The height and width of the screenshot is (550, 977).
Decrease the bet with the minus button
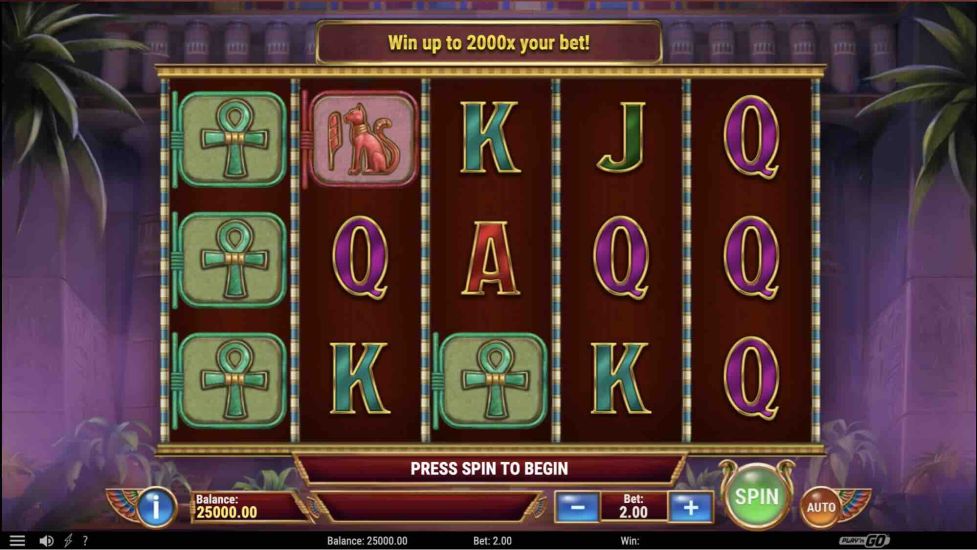point(577,507)
